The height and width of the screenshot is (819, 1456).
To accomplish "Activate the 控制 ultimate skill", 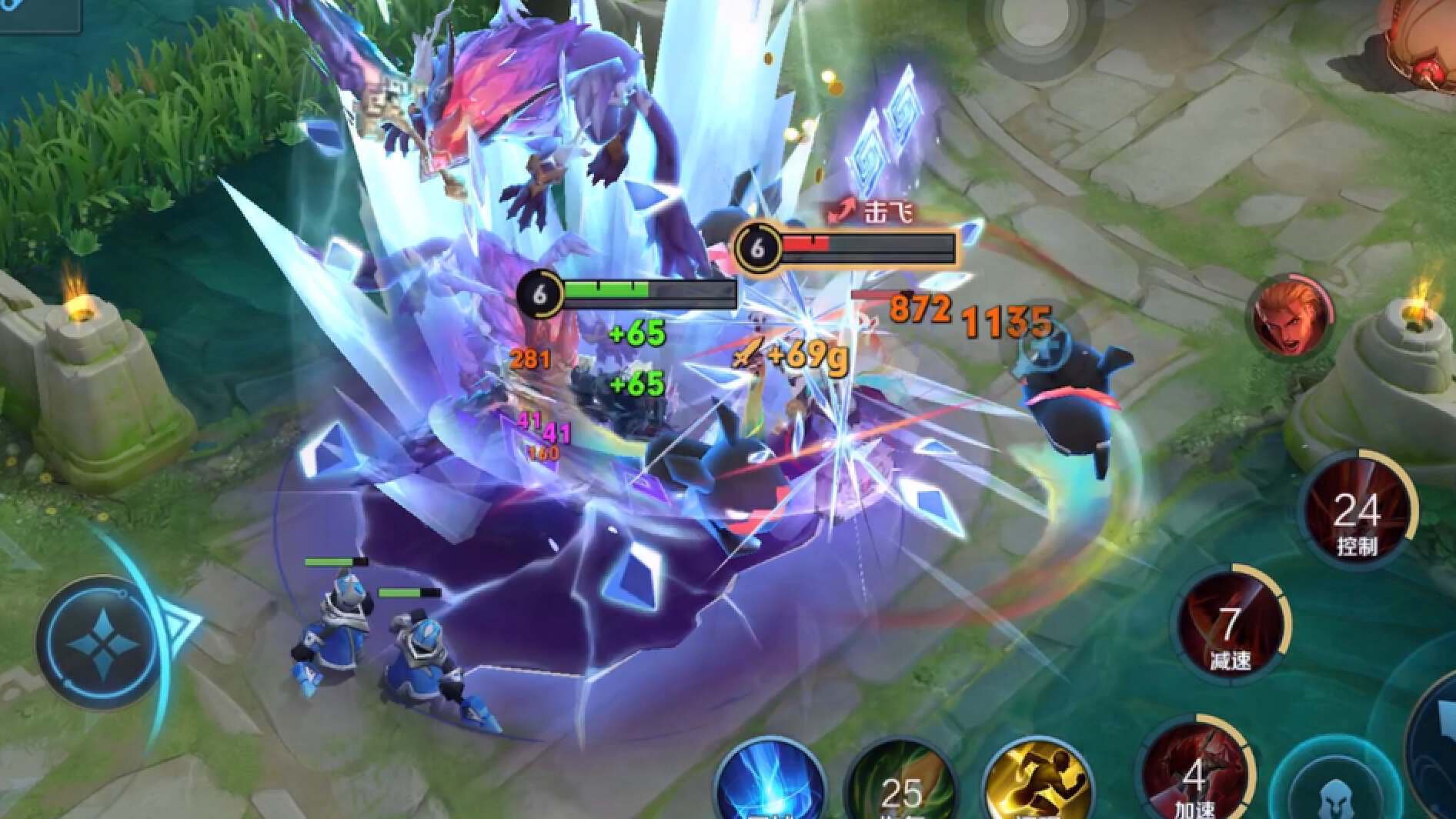I will click(x=1357, y=511).
